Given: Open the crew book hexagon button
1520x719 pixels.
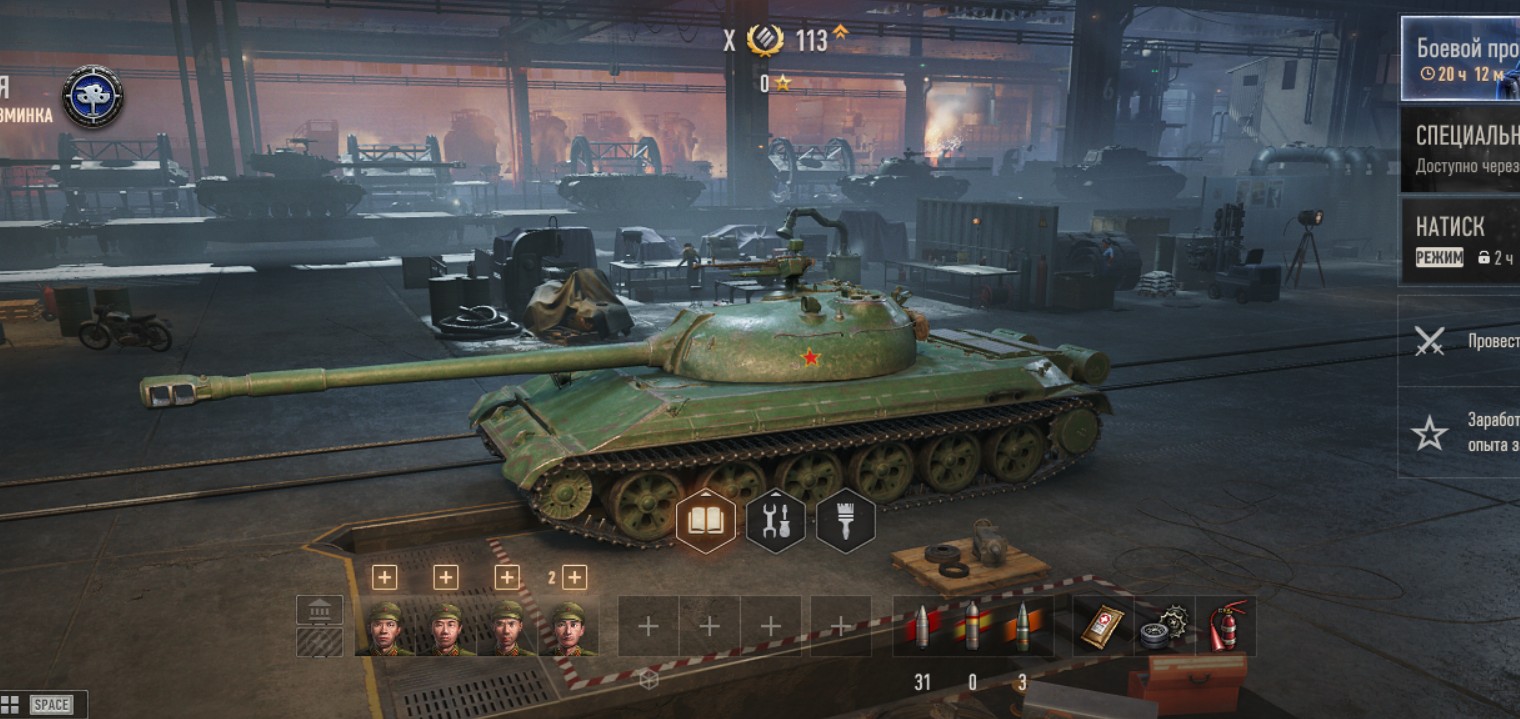Looking at the screenshot, I should click(x=706, y=521).
